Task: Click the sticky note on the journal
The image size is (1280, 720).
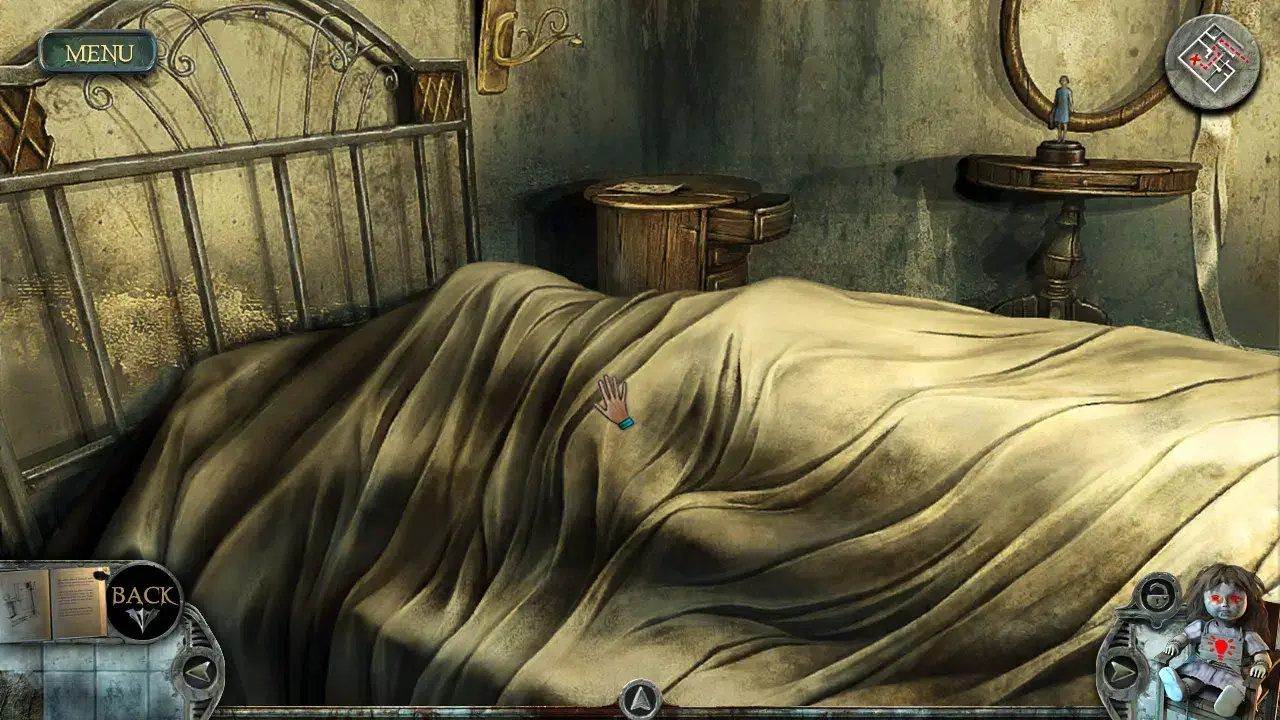Action: (x=100, y=575)
